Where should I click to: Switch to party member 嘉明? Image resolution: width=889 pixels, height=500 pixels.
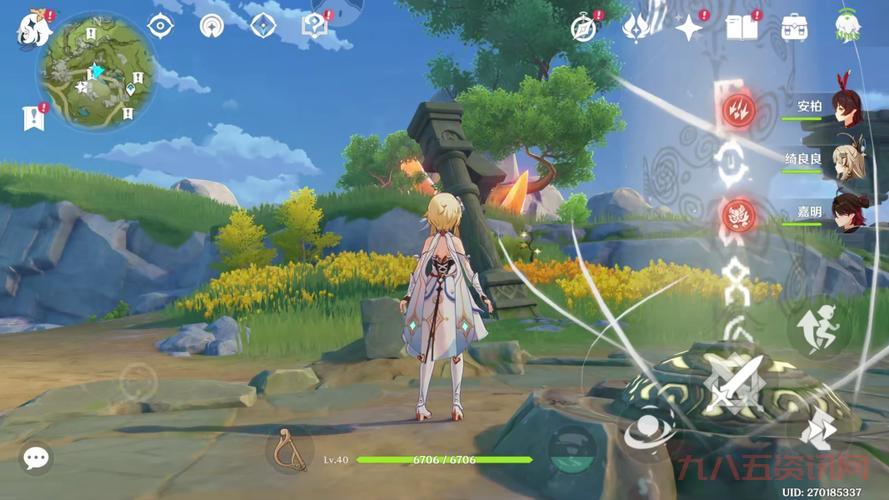coord(845,211)
